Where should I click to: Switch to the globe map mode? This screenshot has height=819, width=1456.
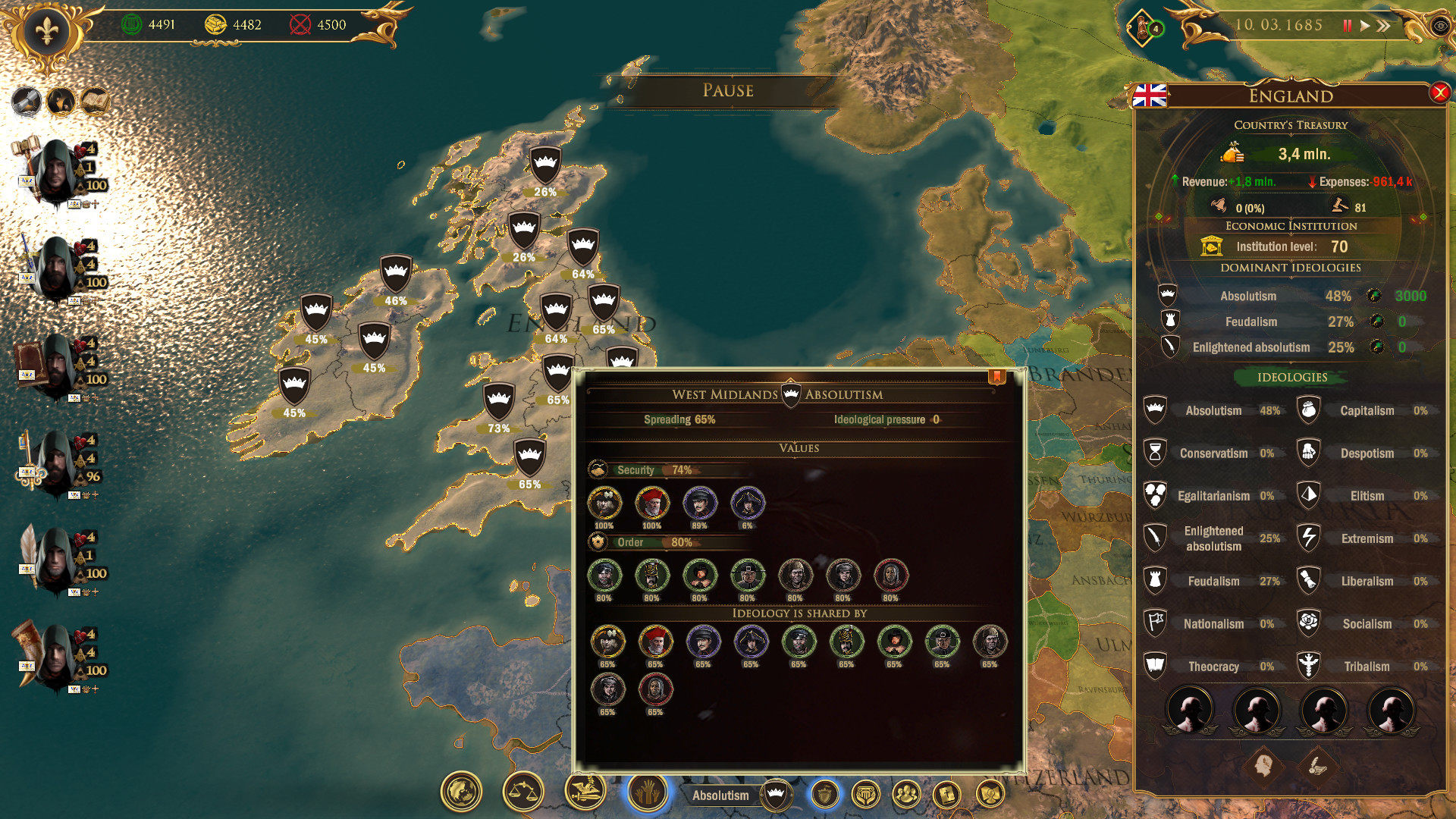coord(461,792)
